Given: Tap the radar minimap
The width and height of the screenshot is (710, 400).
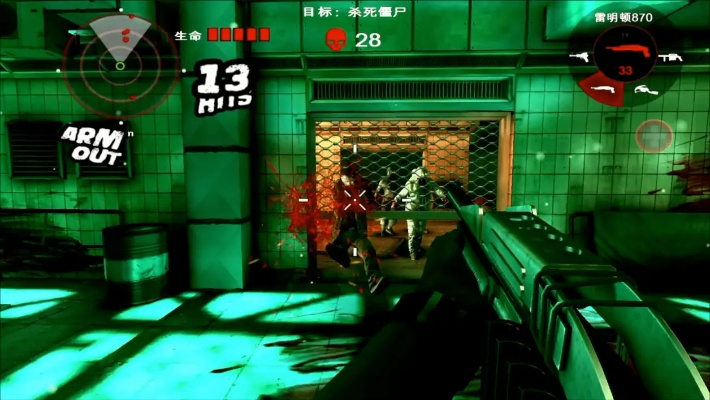Looking at the screenshot, I should 120,62.
